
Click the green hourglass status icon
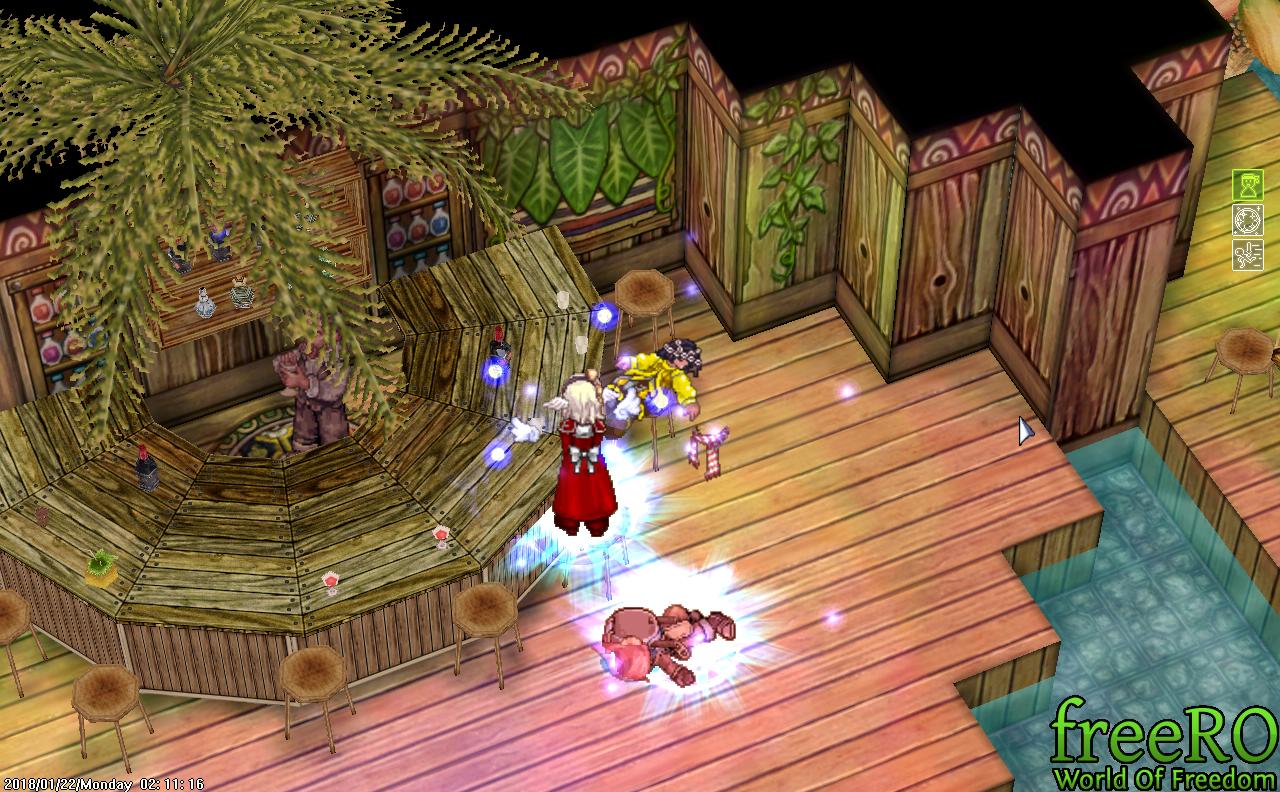coord(1247,186)
